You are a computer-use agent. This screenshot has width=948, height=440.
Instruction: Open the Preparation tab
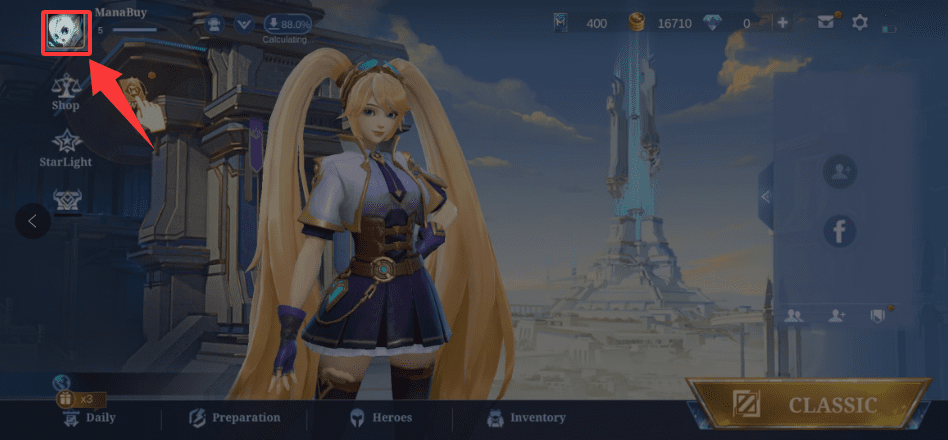[235, 417]
